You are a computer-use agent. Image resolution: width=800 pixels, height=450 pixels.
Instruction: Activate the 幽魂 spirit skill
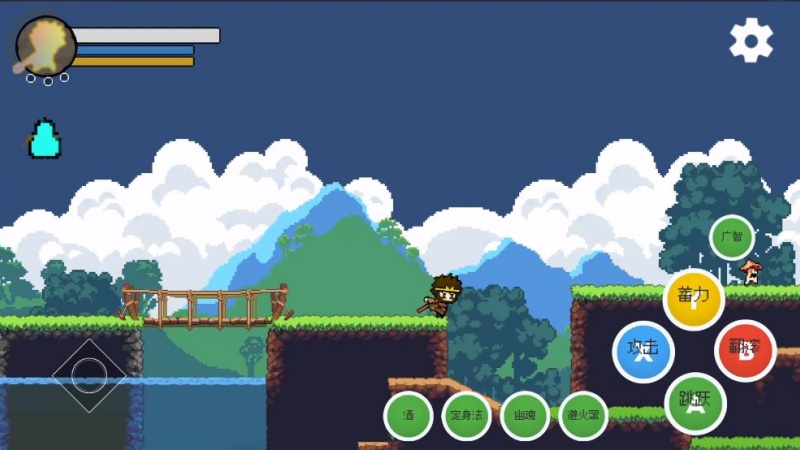(x=524, y=415)
